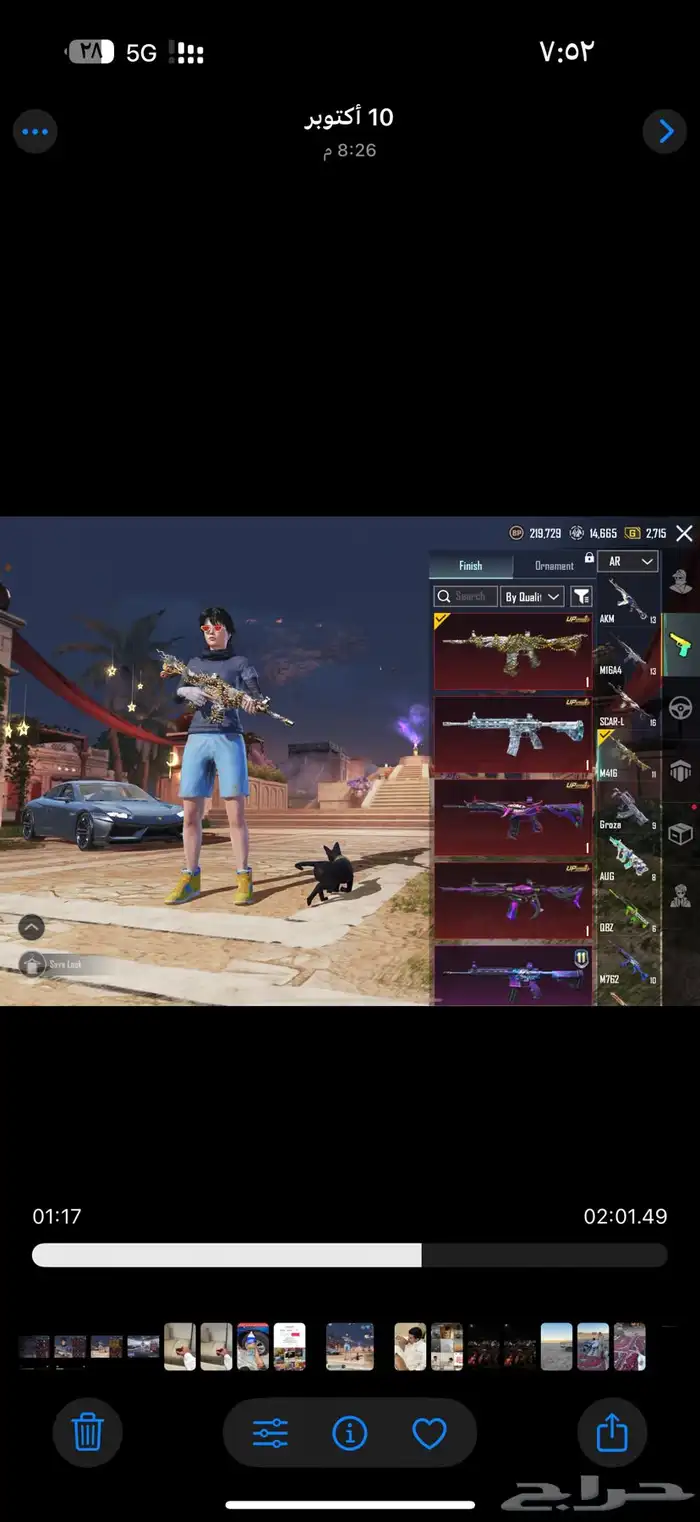This screenshot has width=700, height=1522.
Task: Choose AUG from the weapon list
Action: point(628,858)
